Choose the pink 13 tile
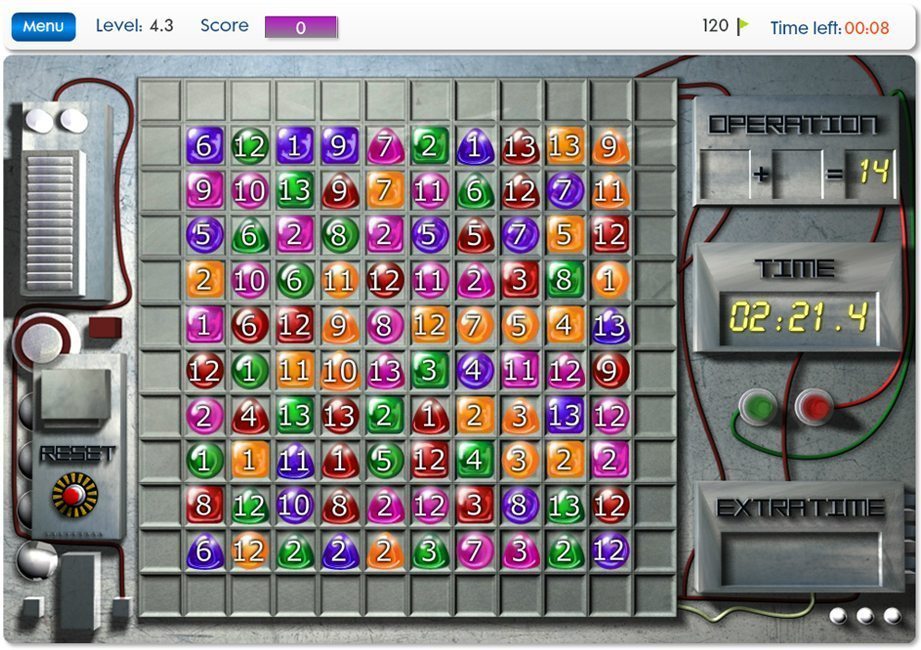 (x=384, y=371)
